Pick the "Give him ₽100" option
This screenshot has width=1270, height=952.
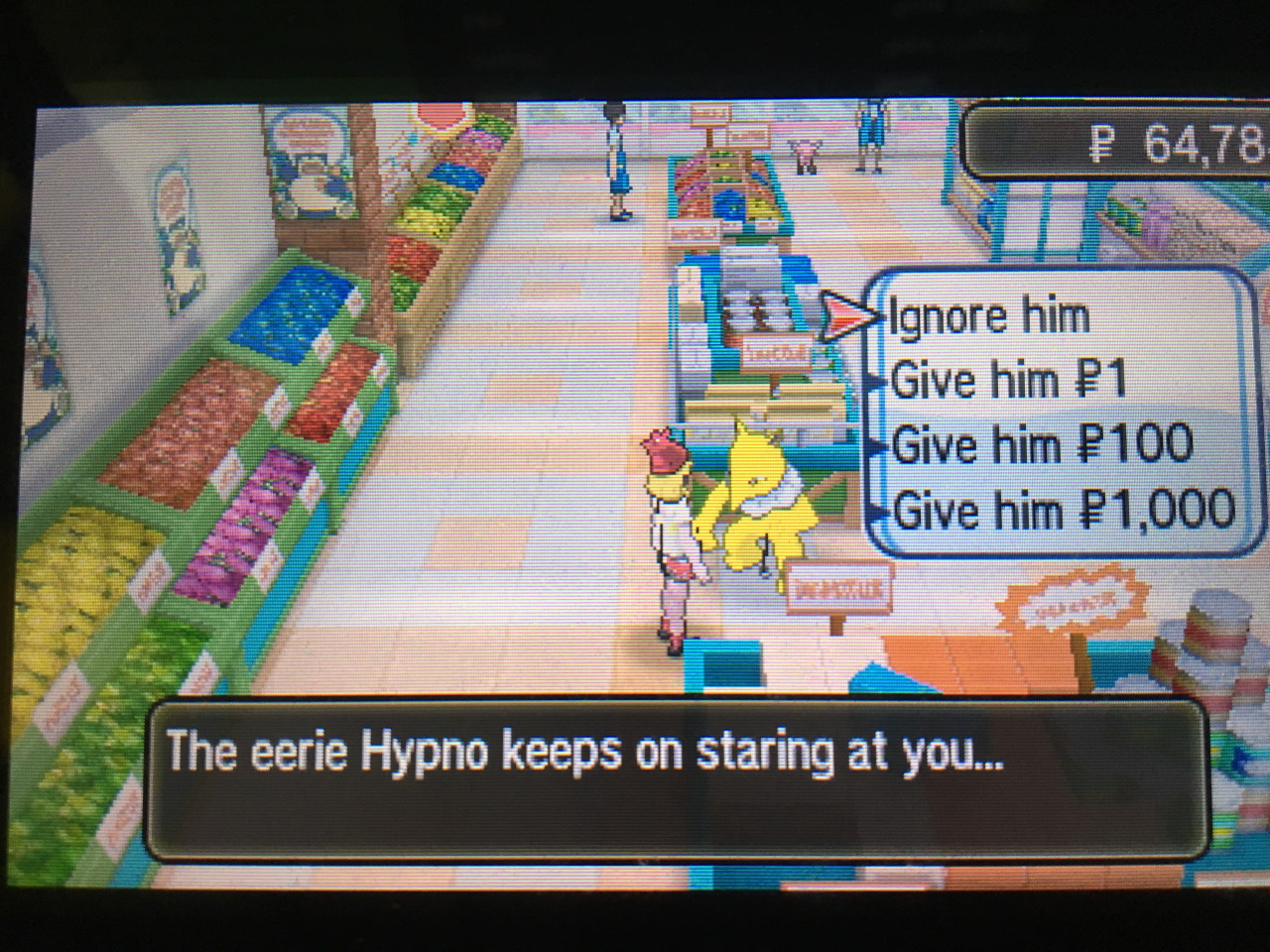coord(1042,444)
